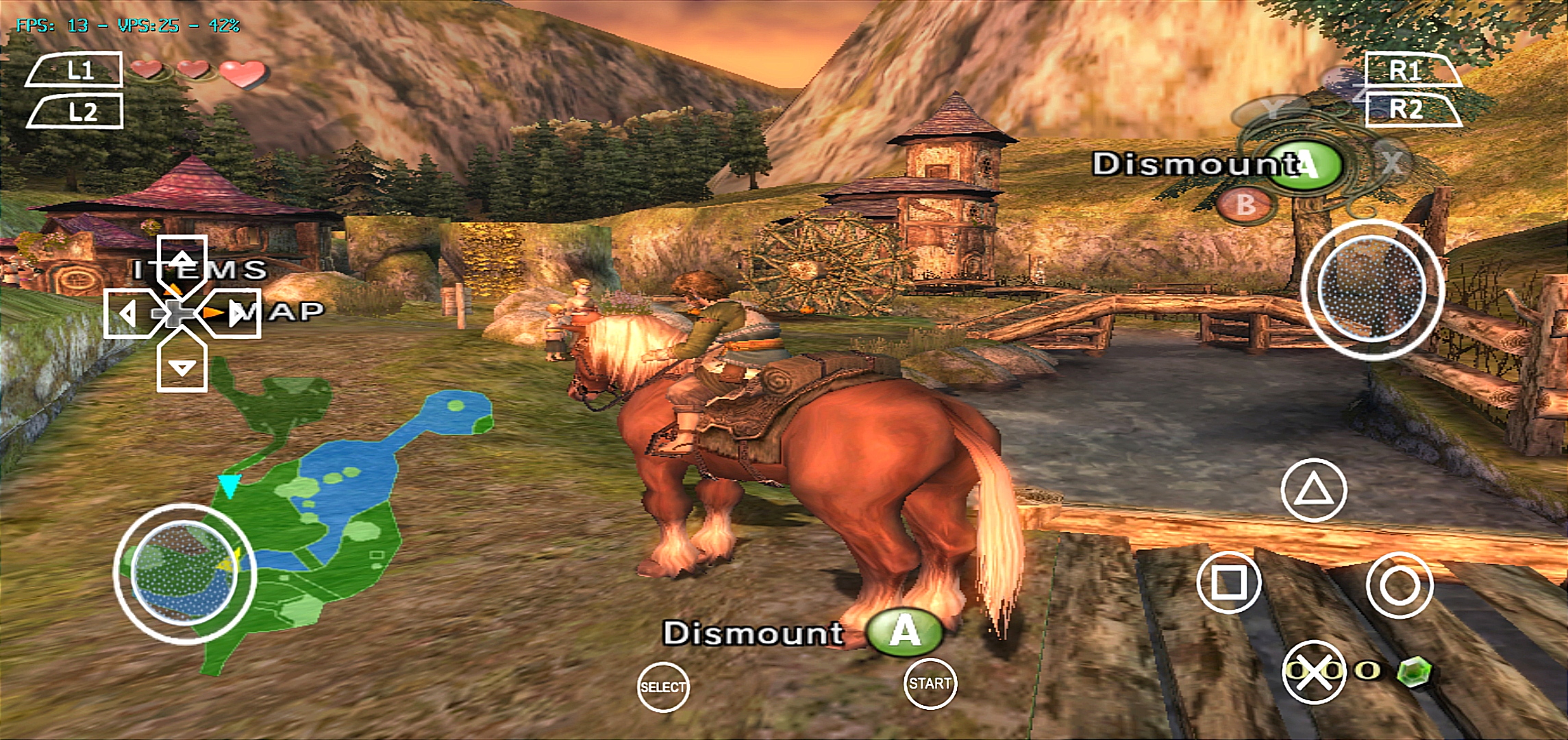Screen dimensions: 1568x740
Task: Tap the D-pad down arrow
Action: click(182, 367)
